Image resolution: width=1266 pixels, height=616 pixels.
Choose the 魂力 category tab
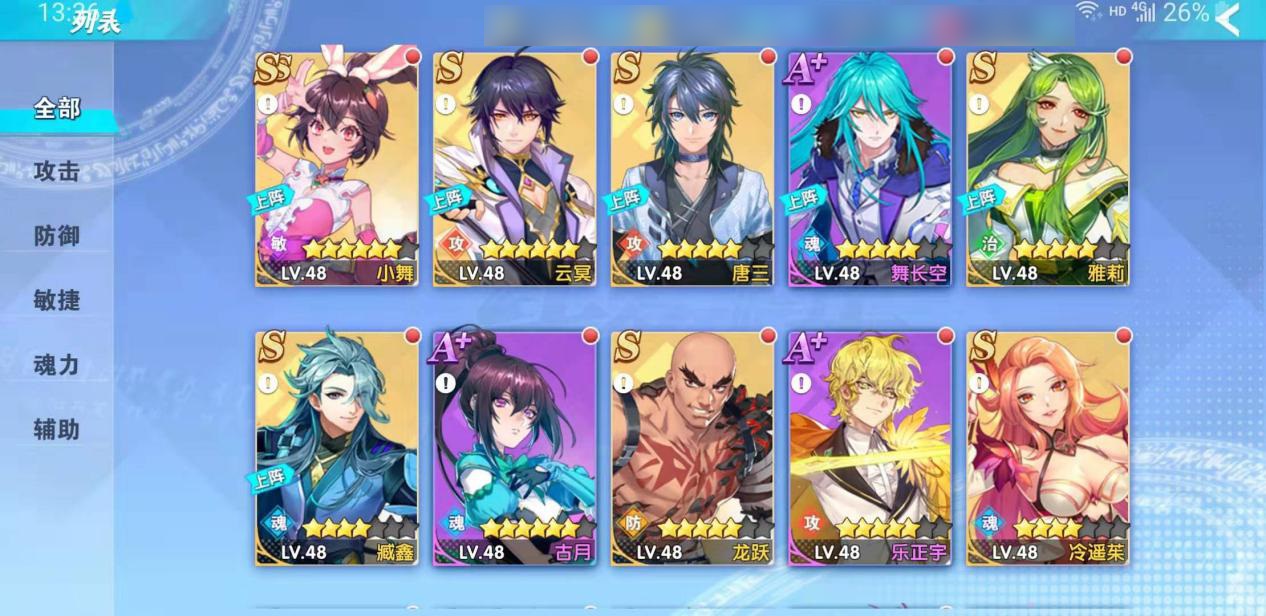57,365
